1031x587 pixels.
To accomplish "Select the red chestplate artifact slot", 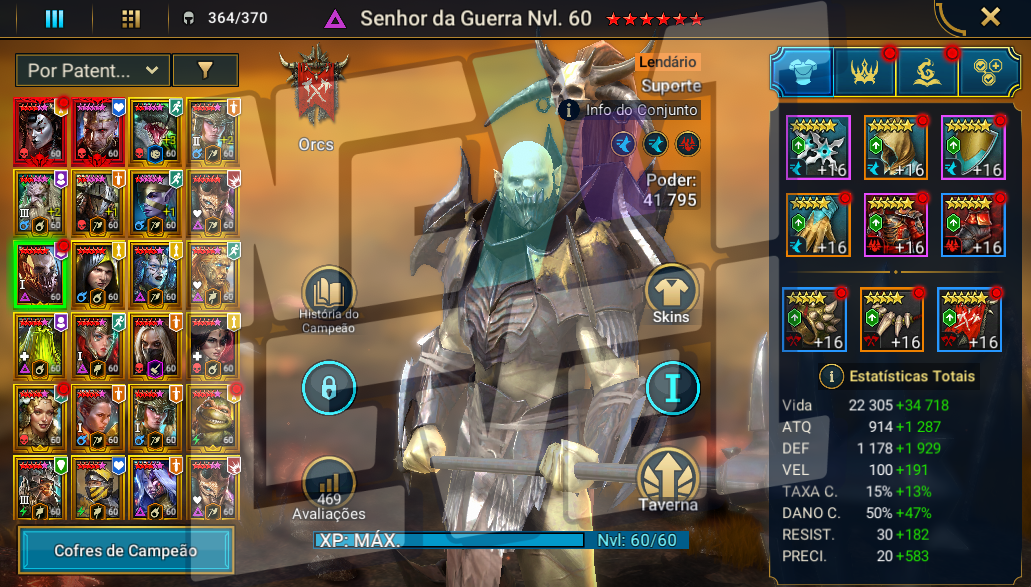I will [894, 224].
